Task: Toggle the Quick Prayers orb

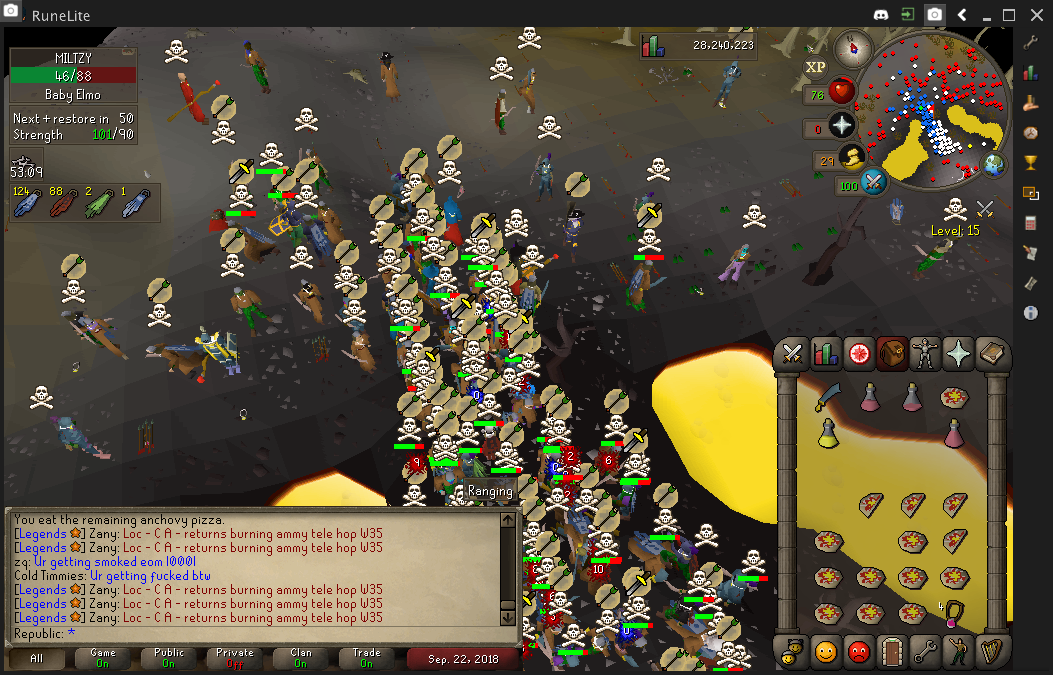Action: [842, 125]
